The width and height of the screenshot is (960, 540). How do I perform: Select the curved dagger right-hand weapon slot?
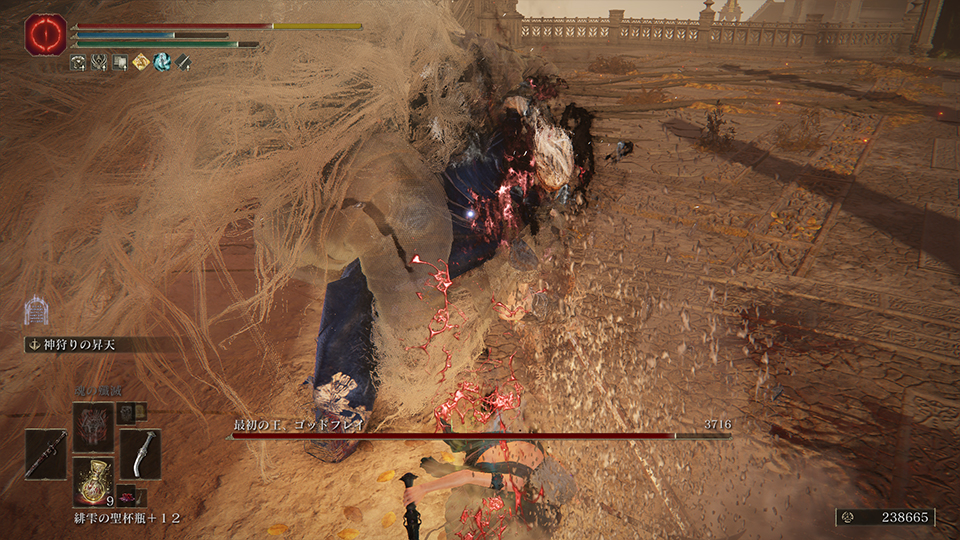coord(140,453)
